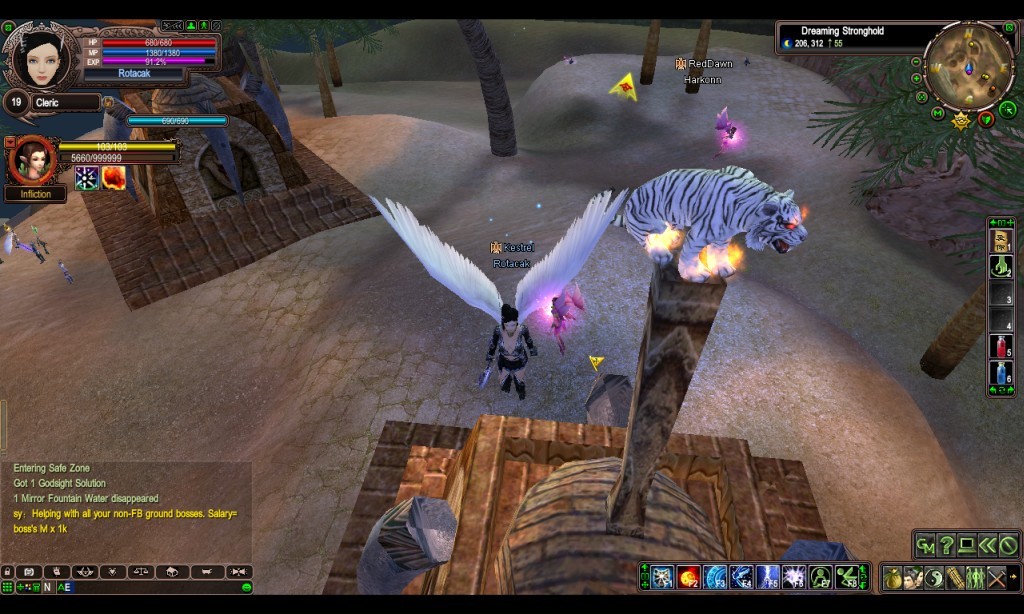Select the scales trade chat tab
This screenshot has height=614, width=1024.
(x=140, y=572)
